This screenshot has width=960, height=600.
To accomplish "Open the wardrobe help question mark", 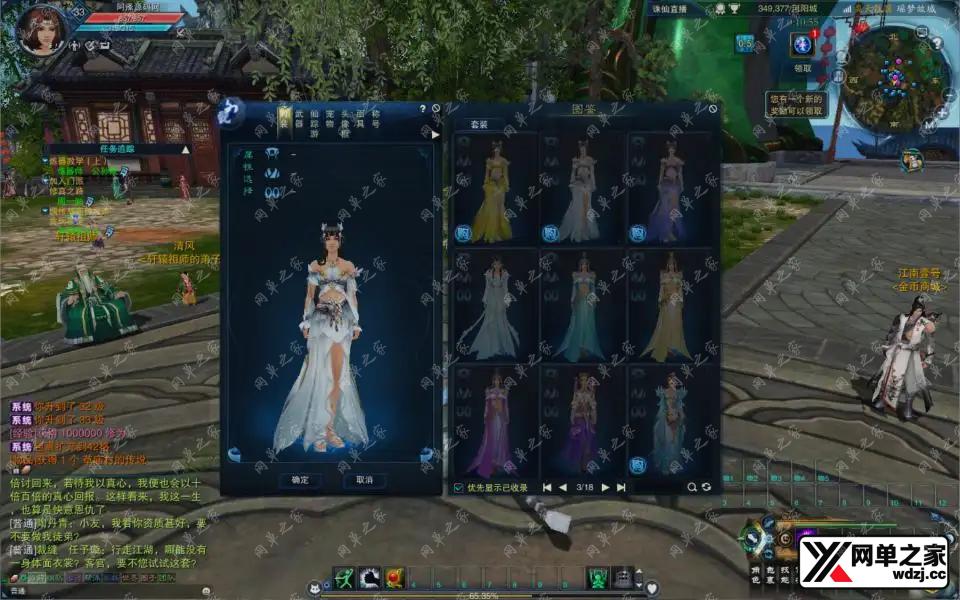I will click(x=423, y=108).
